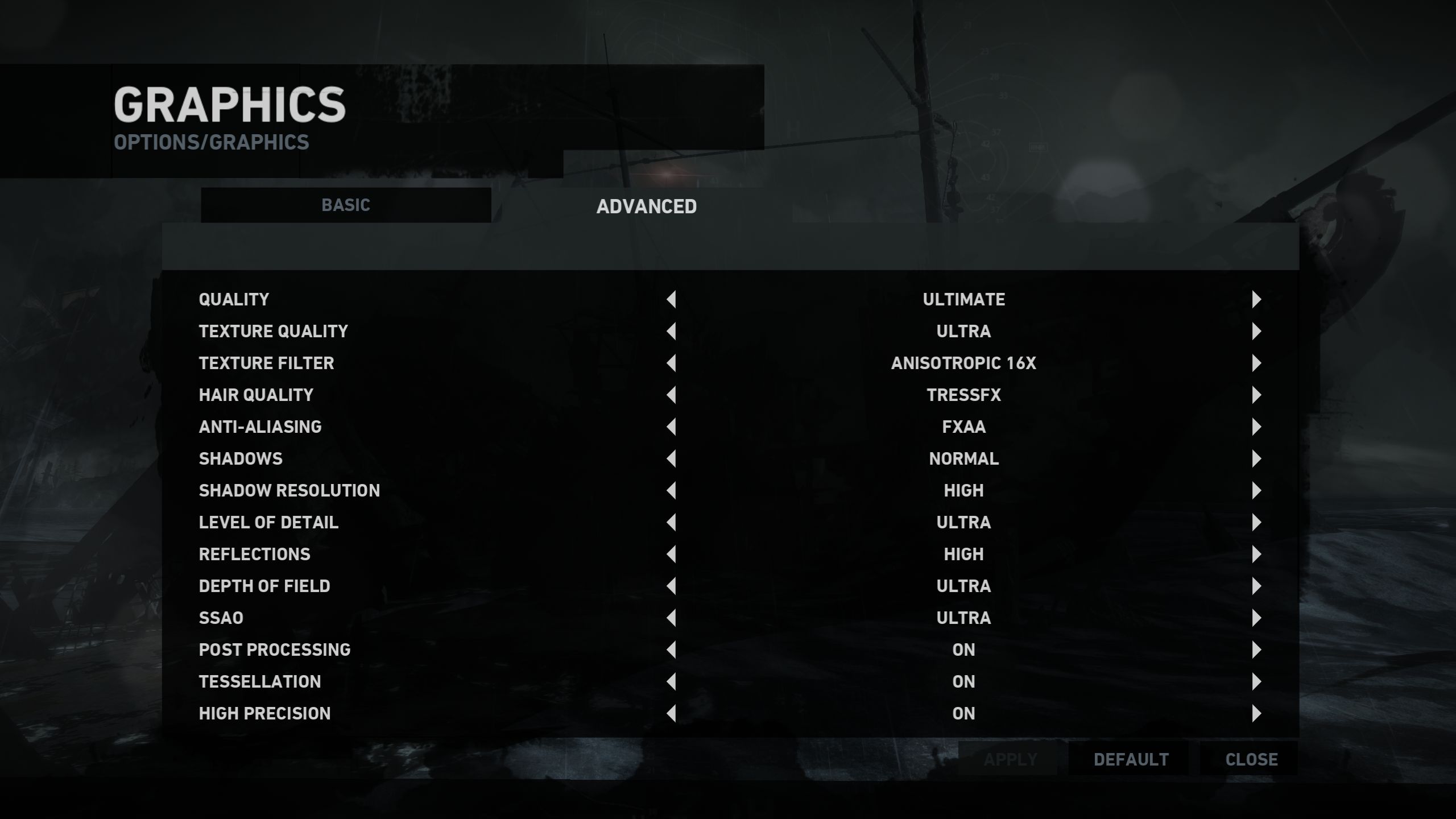The height and width of the screenshot is (819, 1456).
Task: Toggle Post Processing with its left arrow
Action: (672, 650)
